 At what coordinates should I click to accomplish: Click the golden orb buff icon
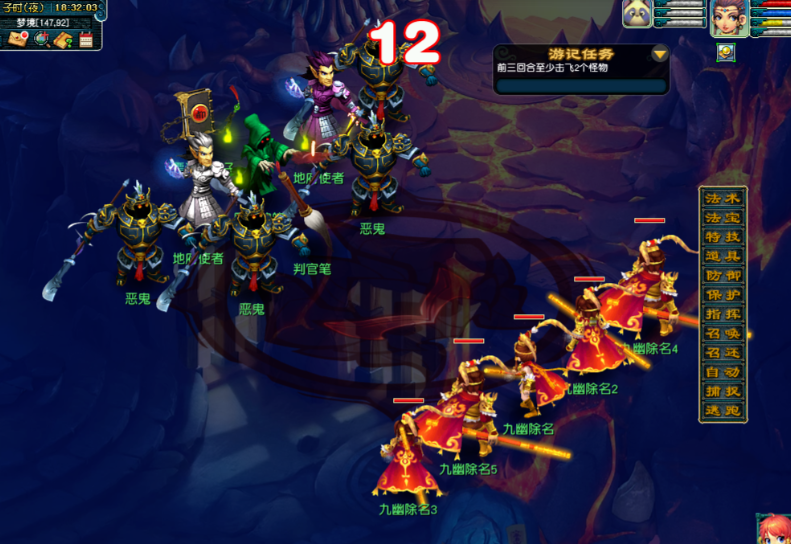726,53
